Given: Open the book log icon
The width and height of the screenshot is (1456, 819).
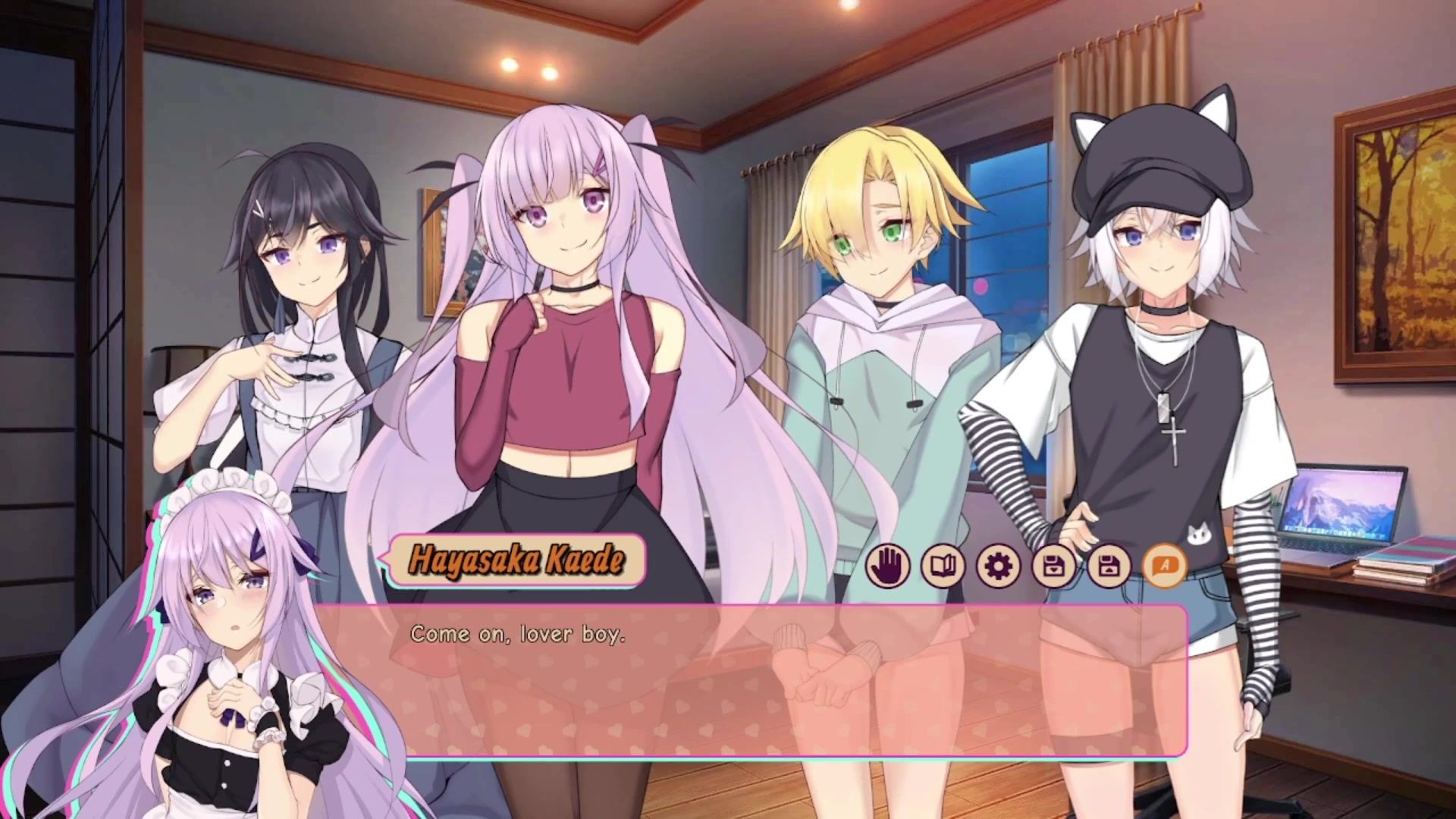Looking at the screenshot, I should point(943,565).
